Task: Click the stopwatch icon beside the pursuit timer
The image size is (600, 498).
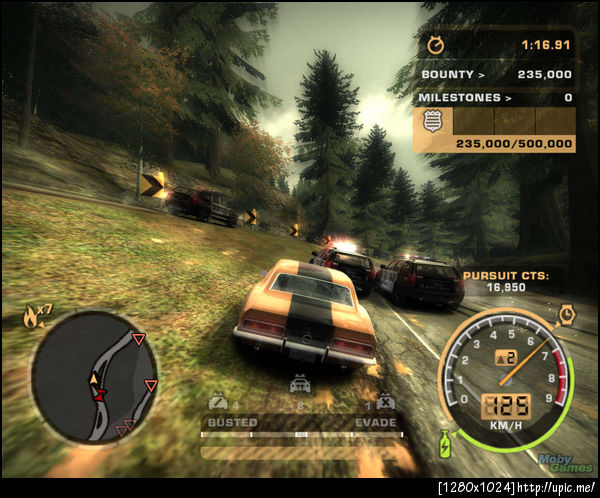Action: tap(435, 45)
